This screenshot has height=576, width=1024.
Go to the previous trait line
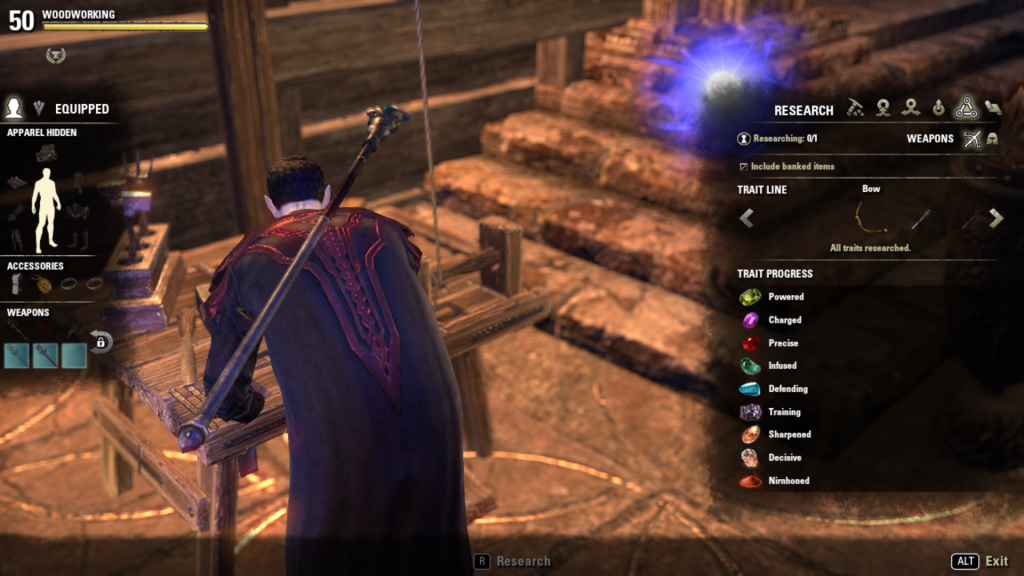[x=747, y=218]
